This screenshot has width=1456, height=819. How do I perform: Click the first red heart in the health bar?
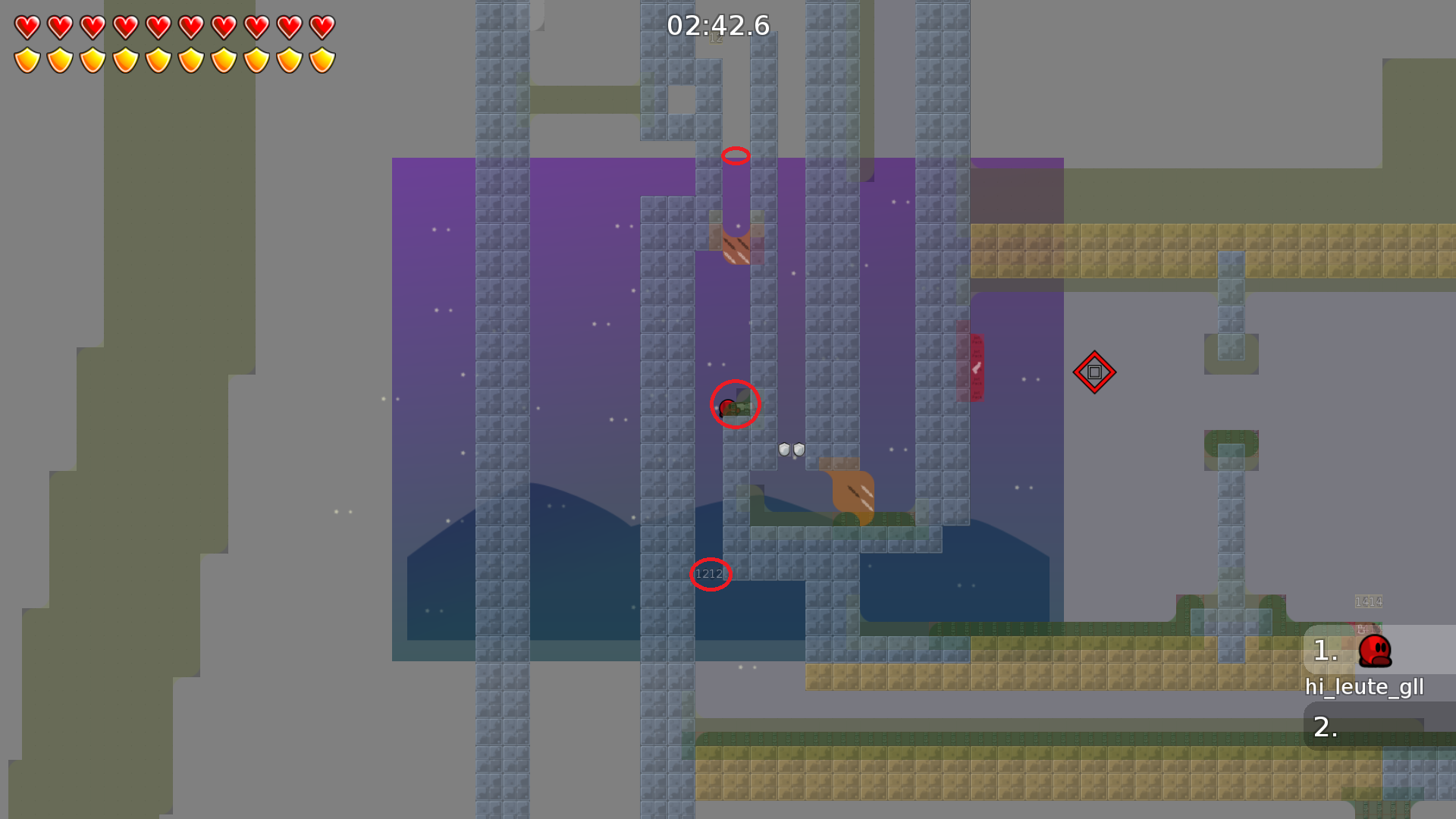point(26,27)
